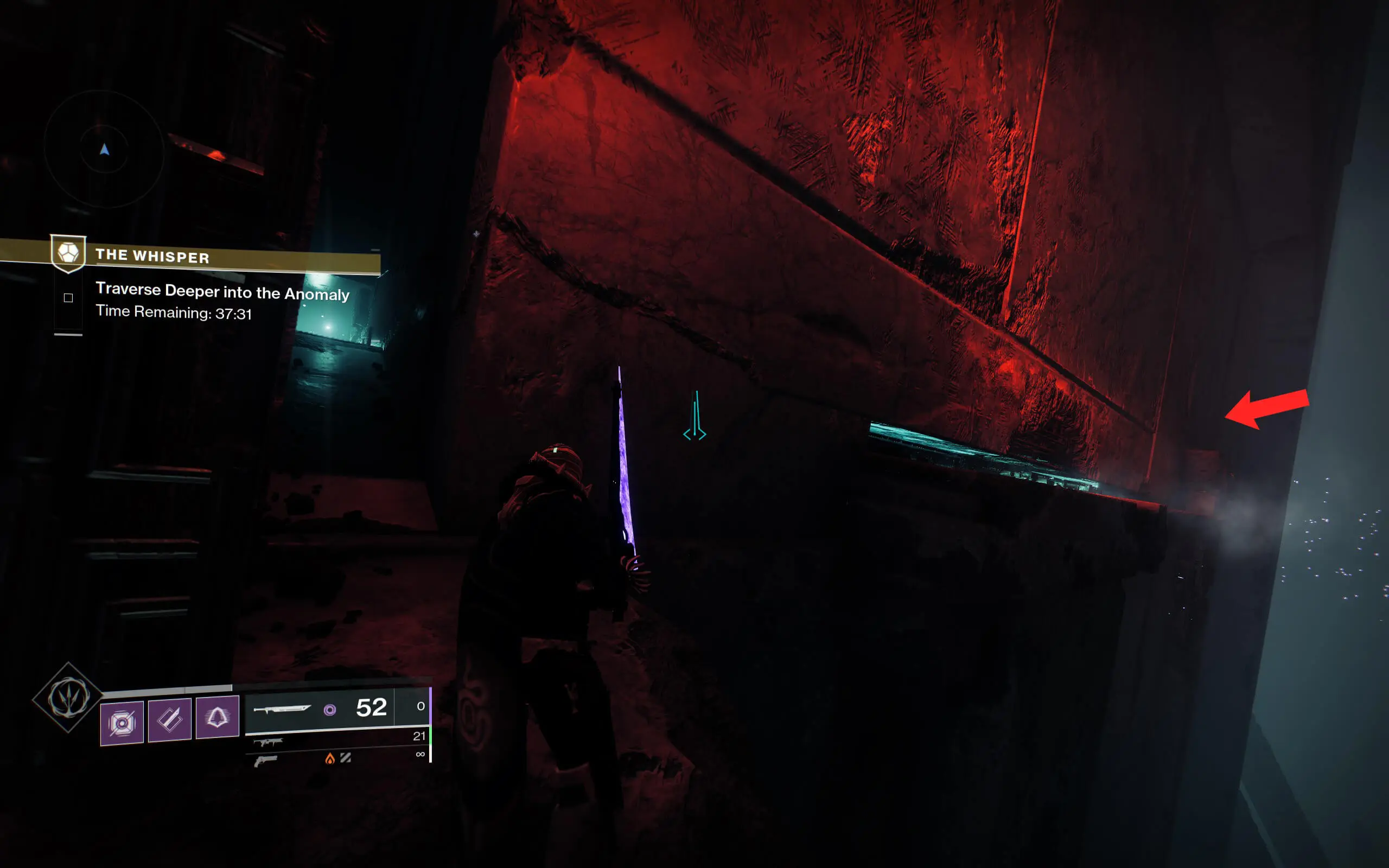This screenshot has height=868, width=1389.
Task: Use the purple grenade ability icon
Action: pos(122,722)
